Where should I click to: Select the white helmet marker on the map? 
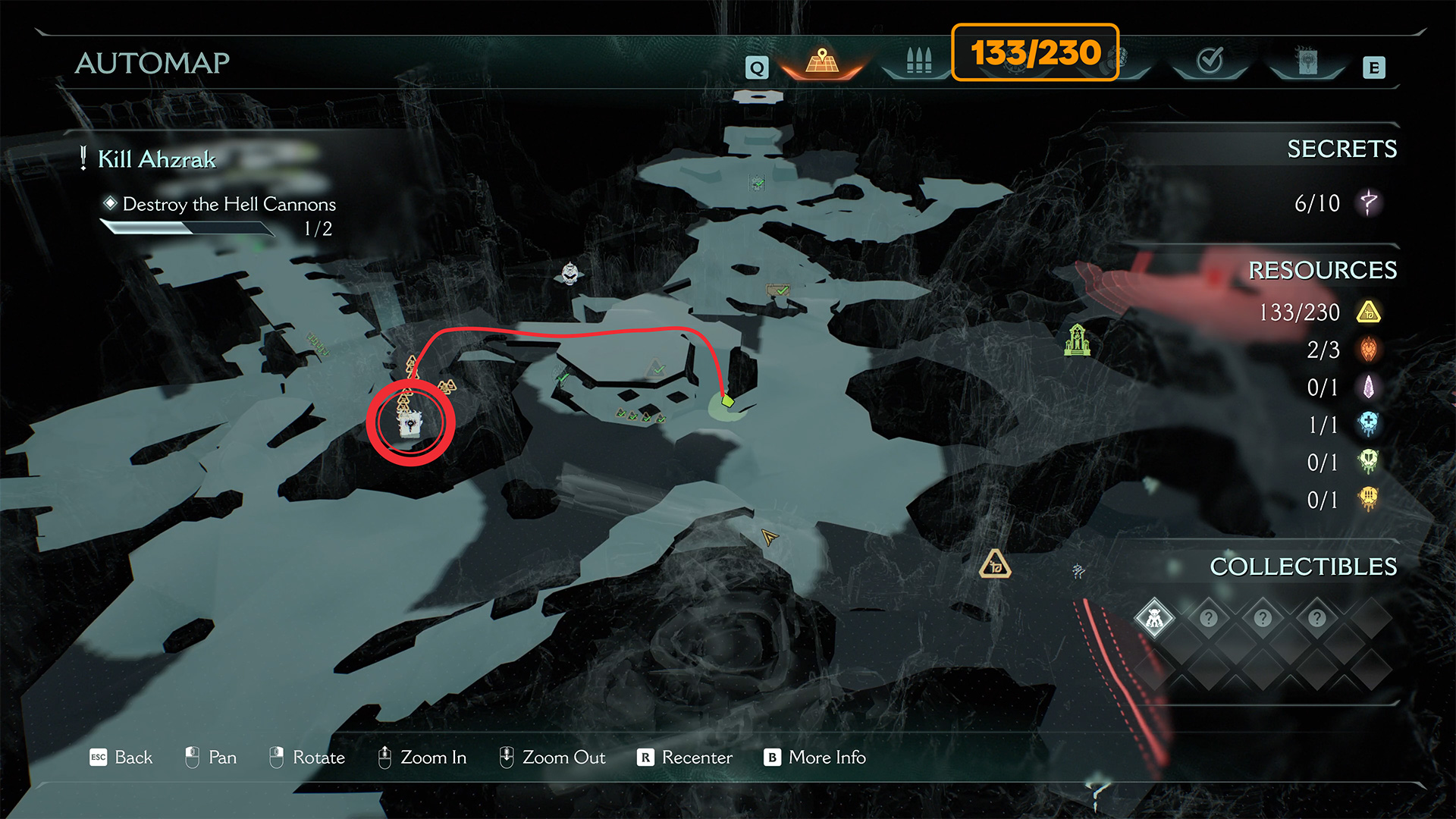[x=570, y=272]
